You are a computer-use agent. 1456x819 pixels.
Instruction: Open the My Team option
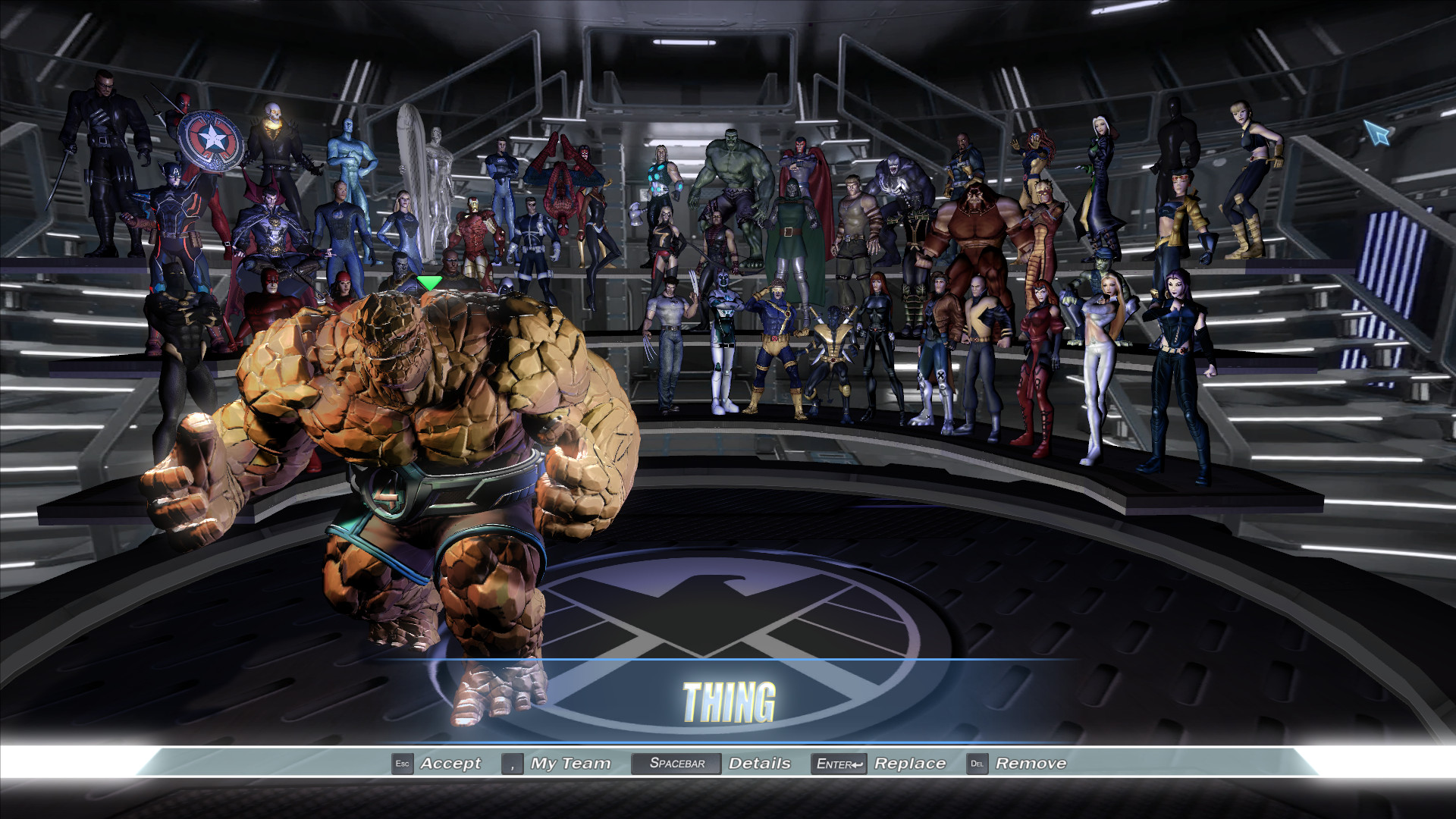pos(569,764)
